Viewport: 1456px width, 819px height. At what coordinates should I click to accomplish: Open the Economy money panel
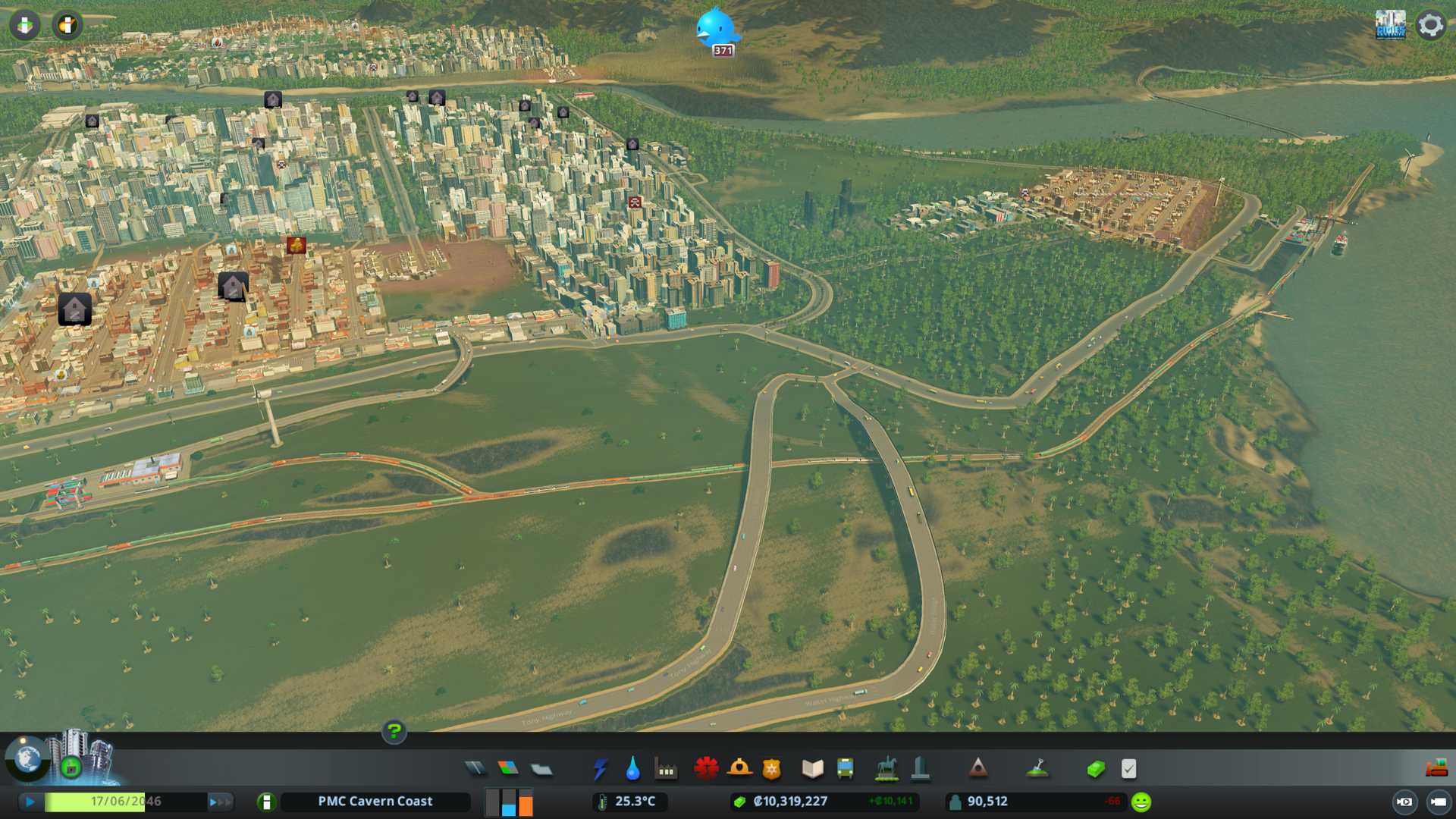coord(1095,769)
